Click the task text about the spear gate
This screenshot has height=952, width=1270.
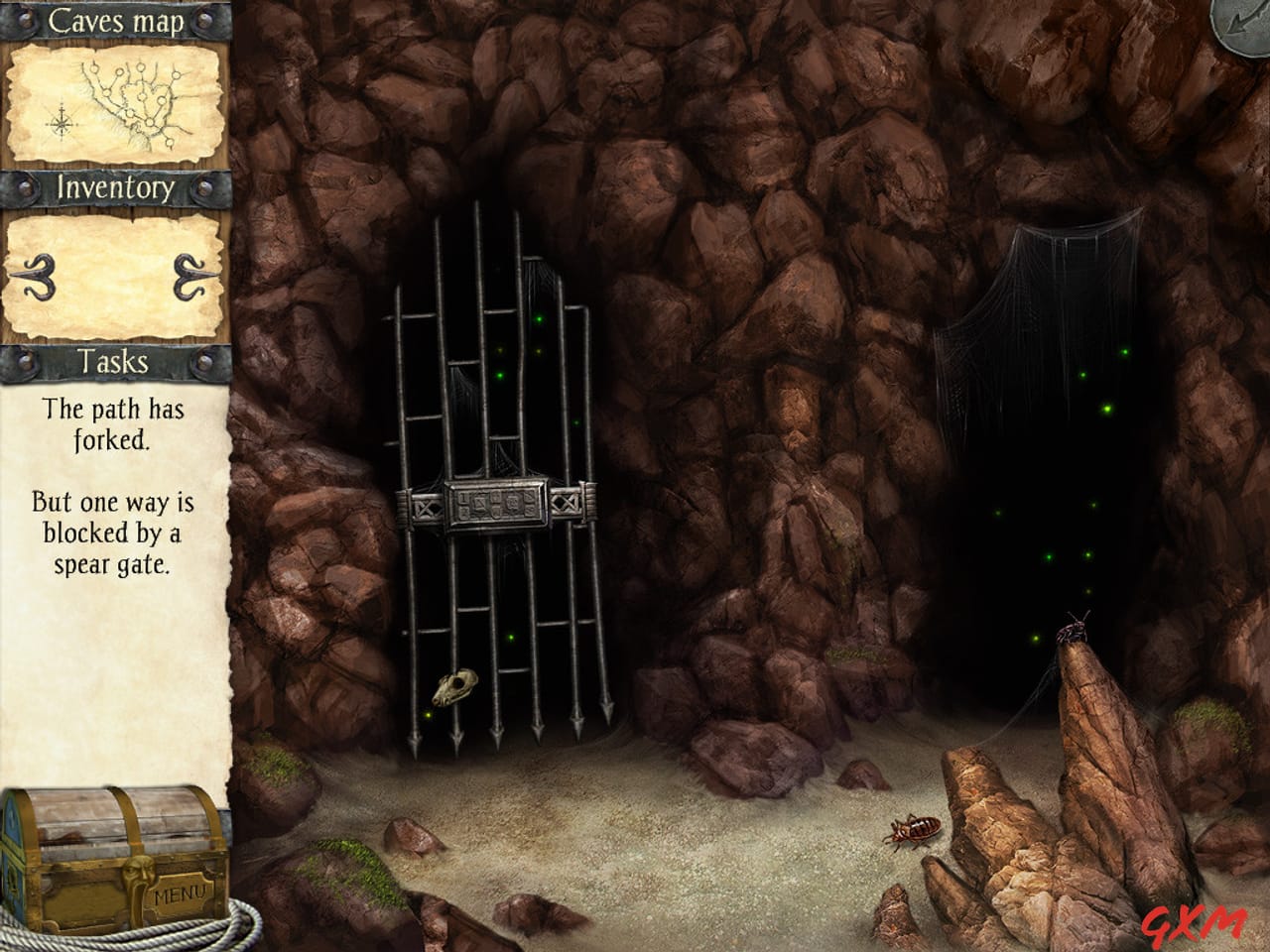(112, 535)
